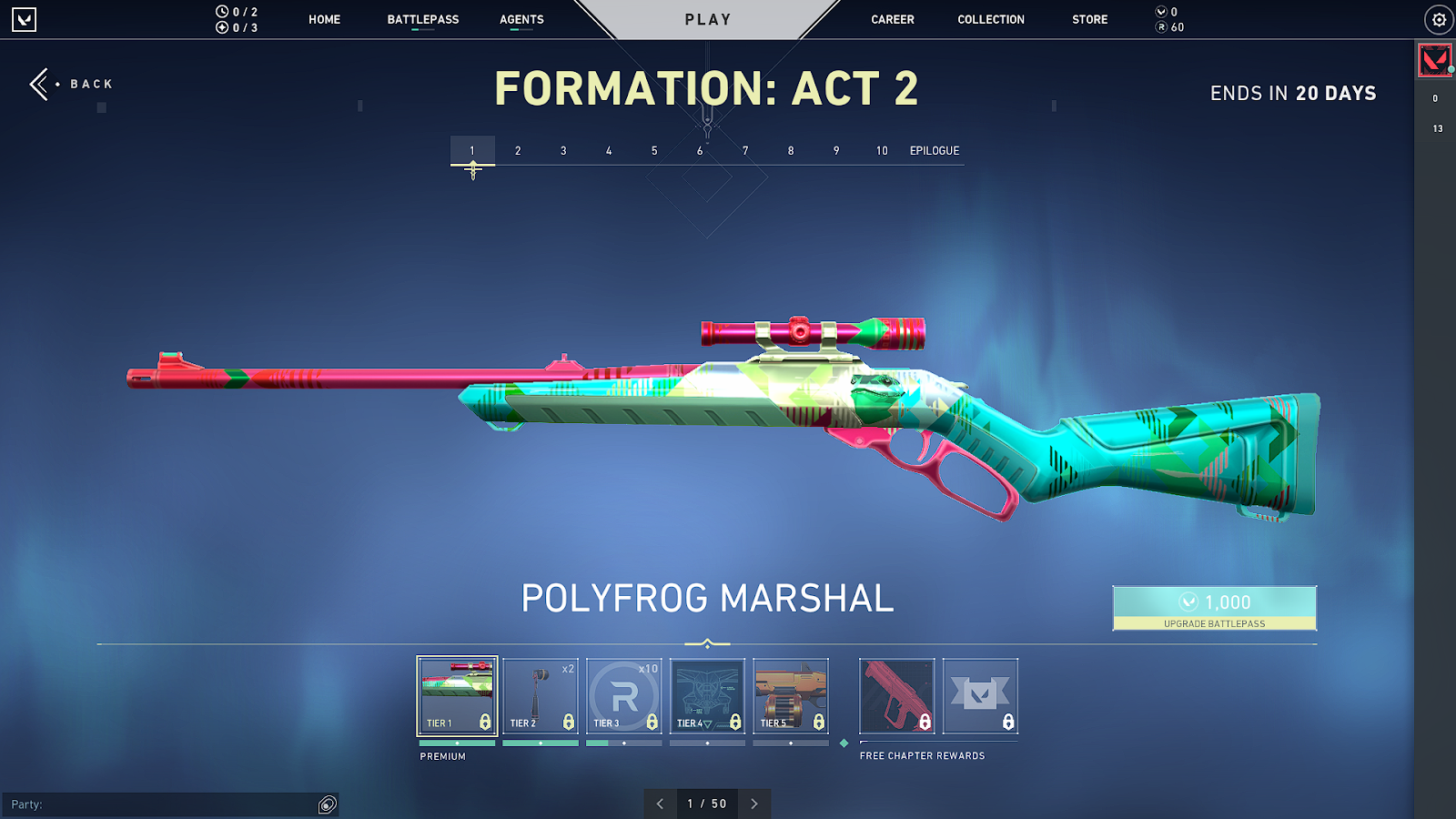The height and width of the screenshot is (819, 1456).
Task: Open the Epilogue chapter
Action: [x=934, y=151]
